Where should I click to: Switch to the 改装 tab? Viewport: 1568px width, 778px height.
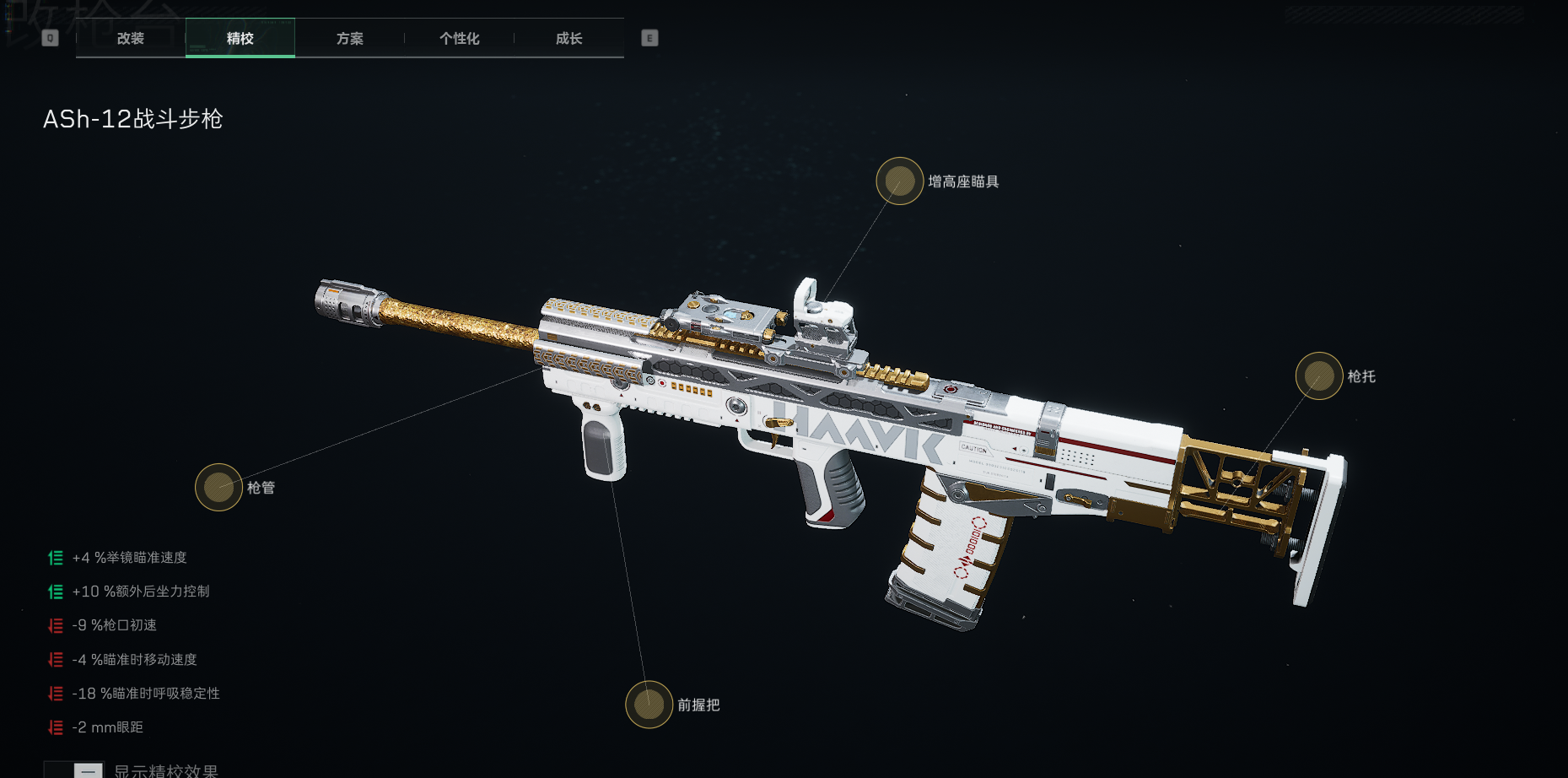(131, 39)
